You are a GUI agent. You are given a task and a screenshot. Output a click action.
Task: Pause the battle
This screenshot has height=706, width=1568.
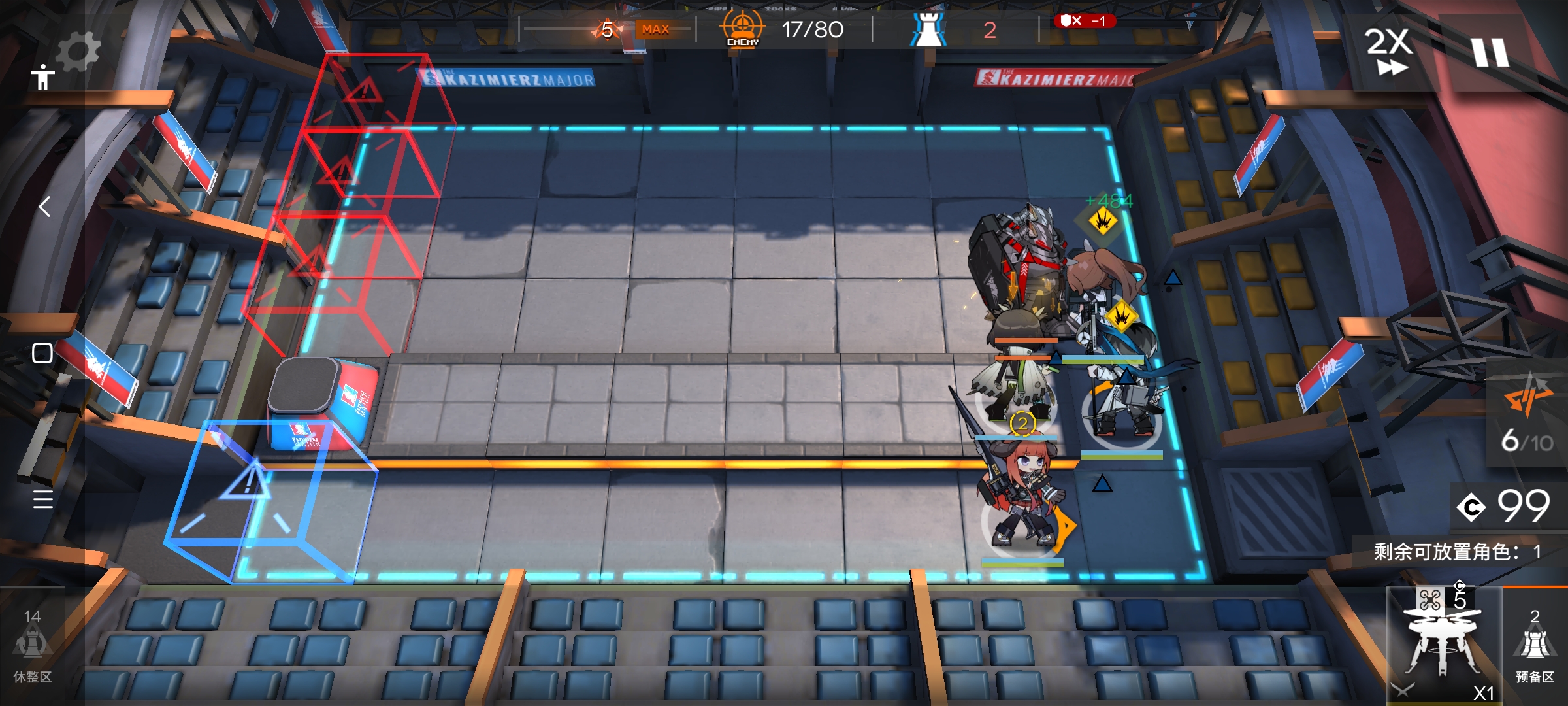pos(1490,52)
